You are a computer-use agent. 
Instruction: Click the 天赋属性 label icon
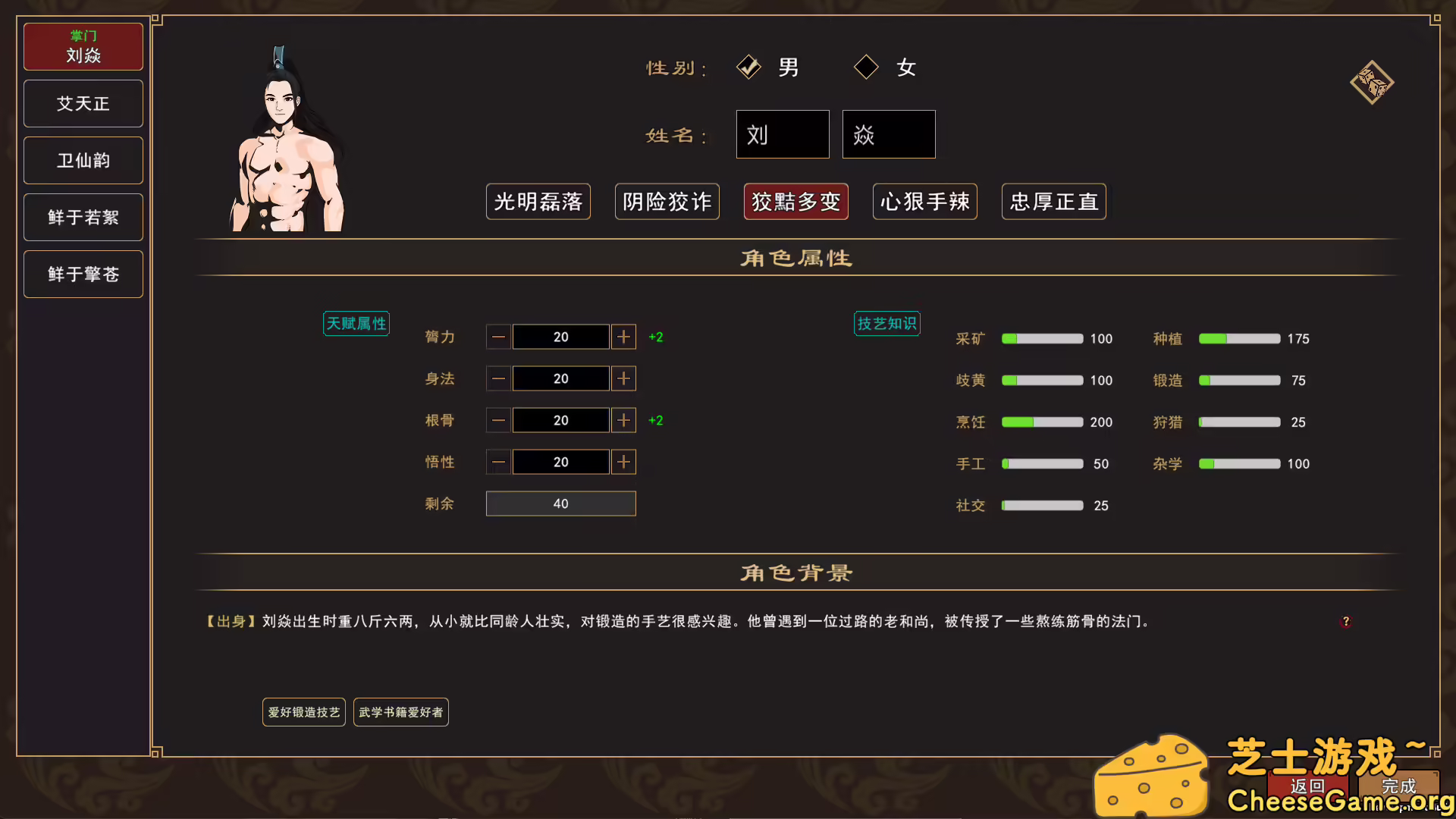(356, 323)
